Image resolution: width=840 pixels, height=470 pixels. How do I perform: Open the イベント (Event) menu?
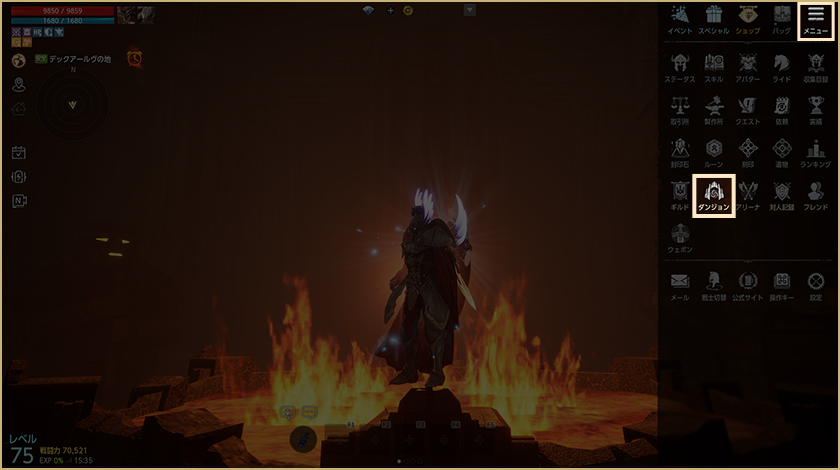click(680, 19)
